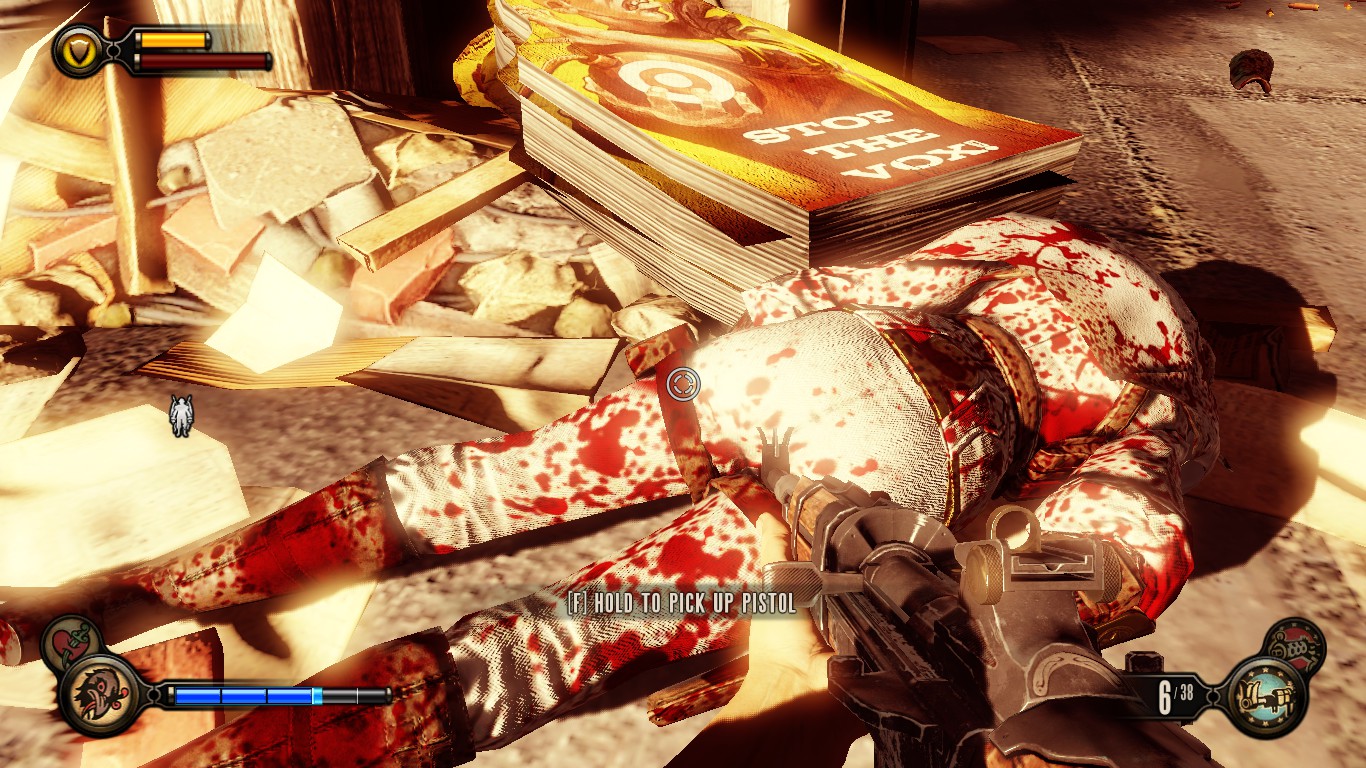Click the white companion figure marker
The image size is (1366, 768).
181,415
